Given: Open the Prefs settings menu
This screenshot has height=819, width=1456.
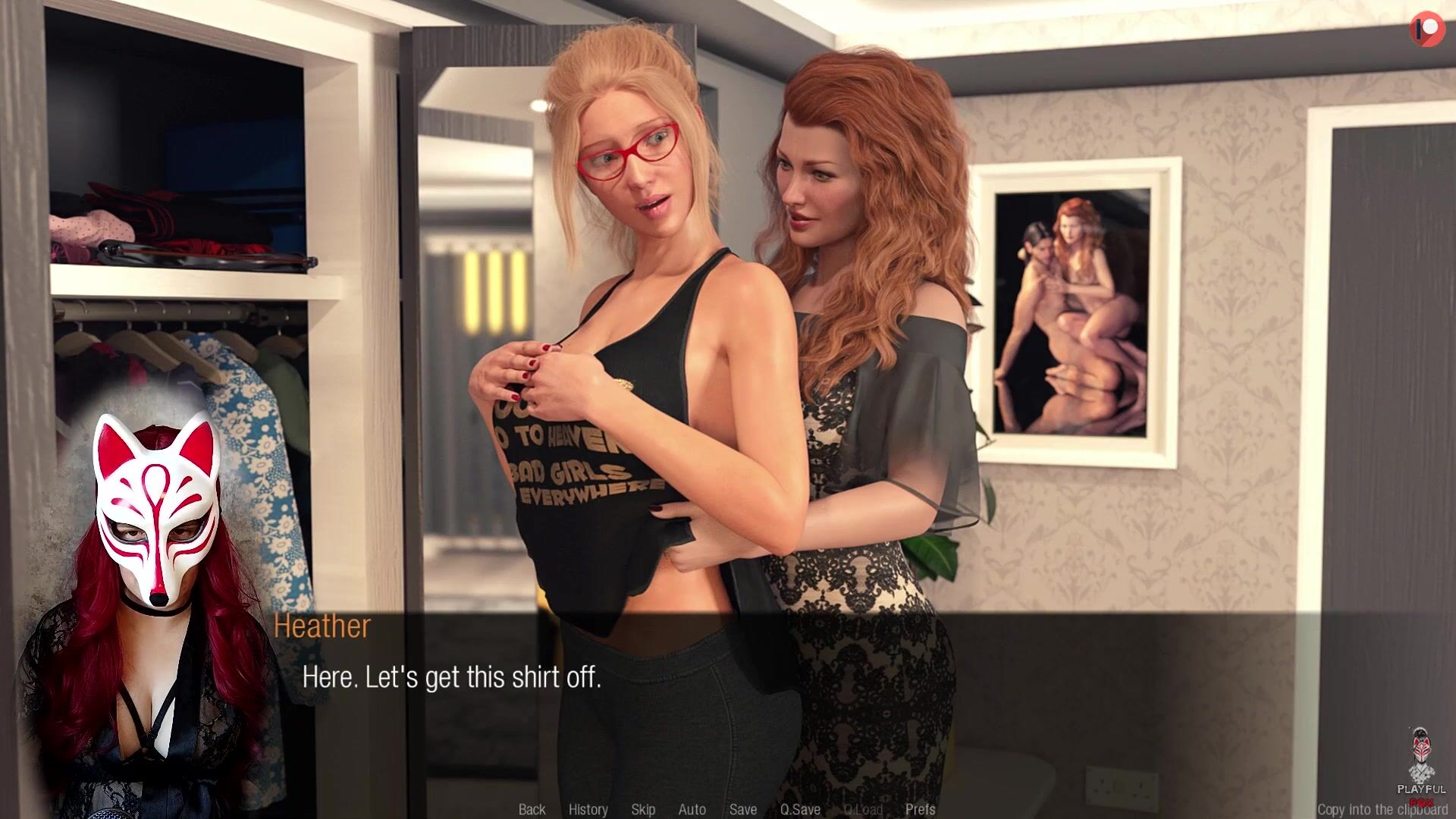Looking at the screenshot, I should [x=920, y=809].
